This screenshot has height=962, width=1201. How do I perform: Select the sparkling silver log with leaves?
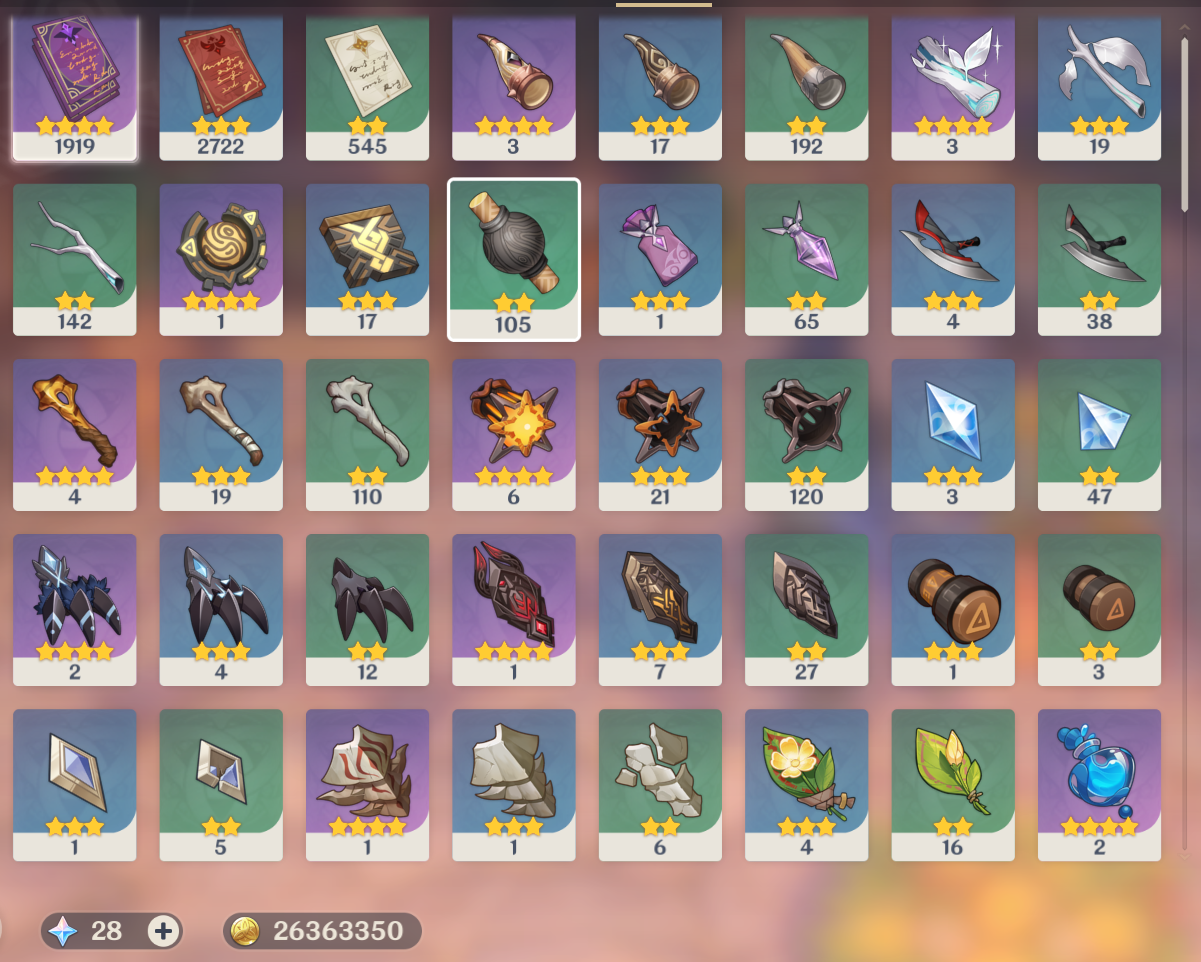(x=953, y=86)
